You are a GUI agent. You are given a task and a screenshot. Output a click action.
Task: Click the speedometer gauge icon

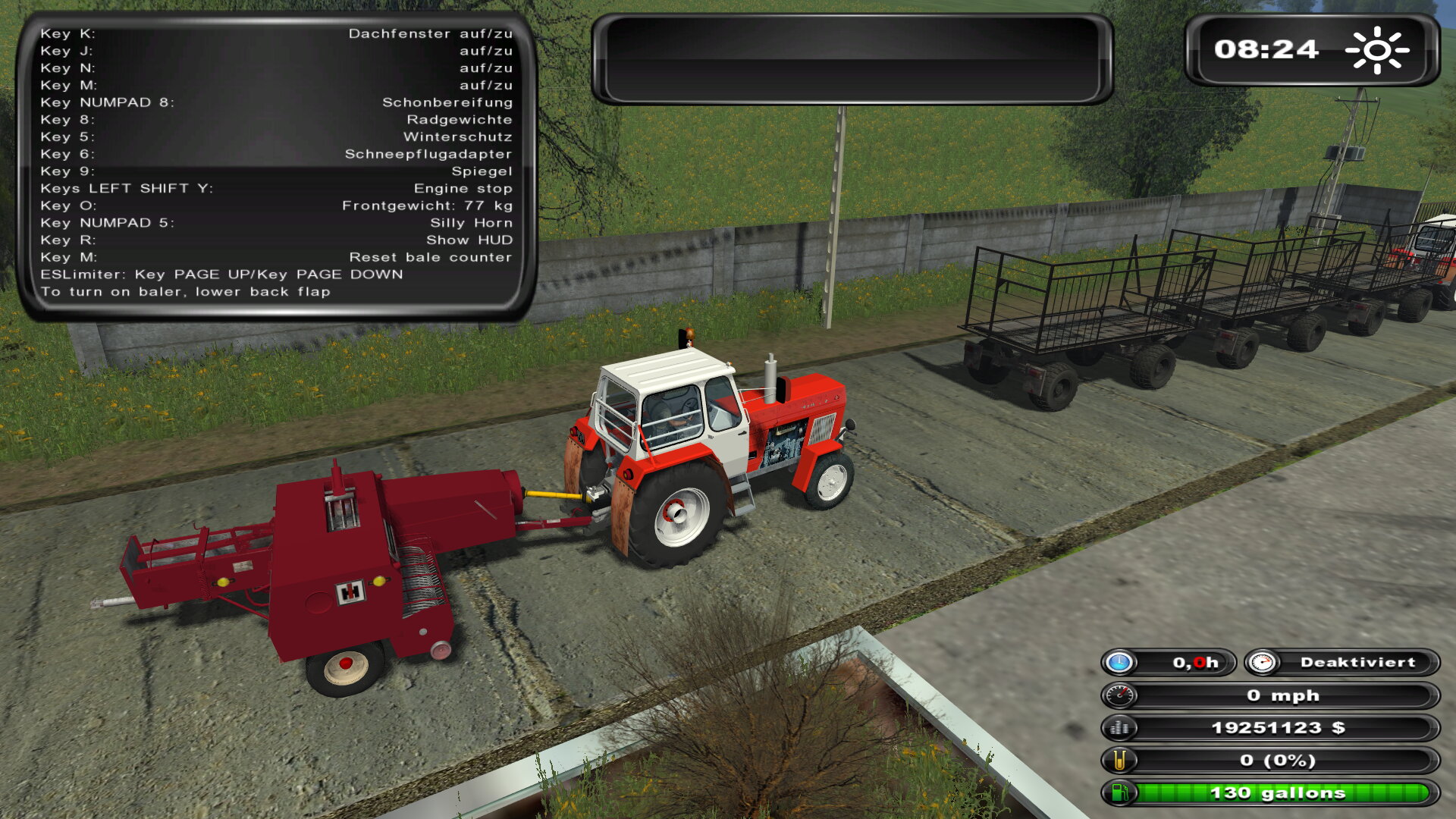1119,695
